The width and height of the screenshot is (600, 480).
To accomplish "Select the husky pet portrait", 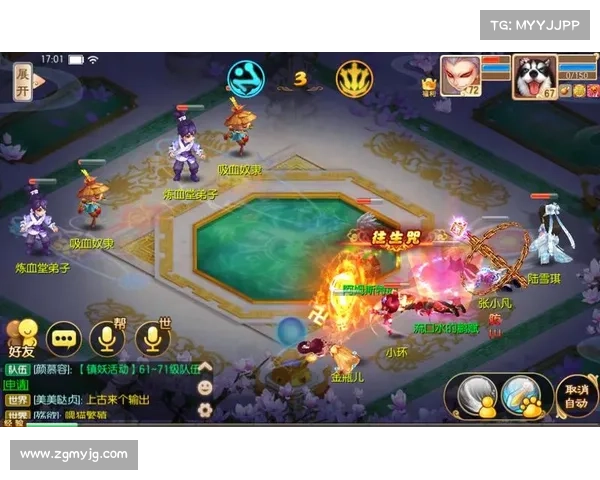I will 534,76.
